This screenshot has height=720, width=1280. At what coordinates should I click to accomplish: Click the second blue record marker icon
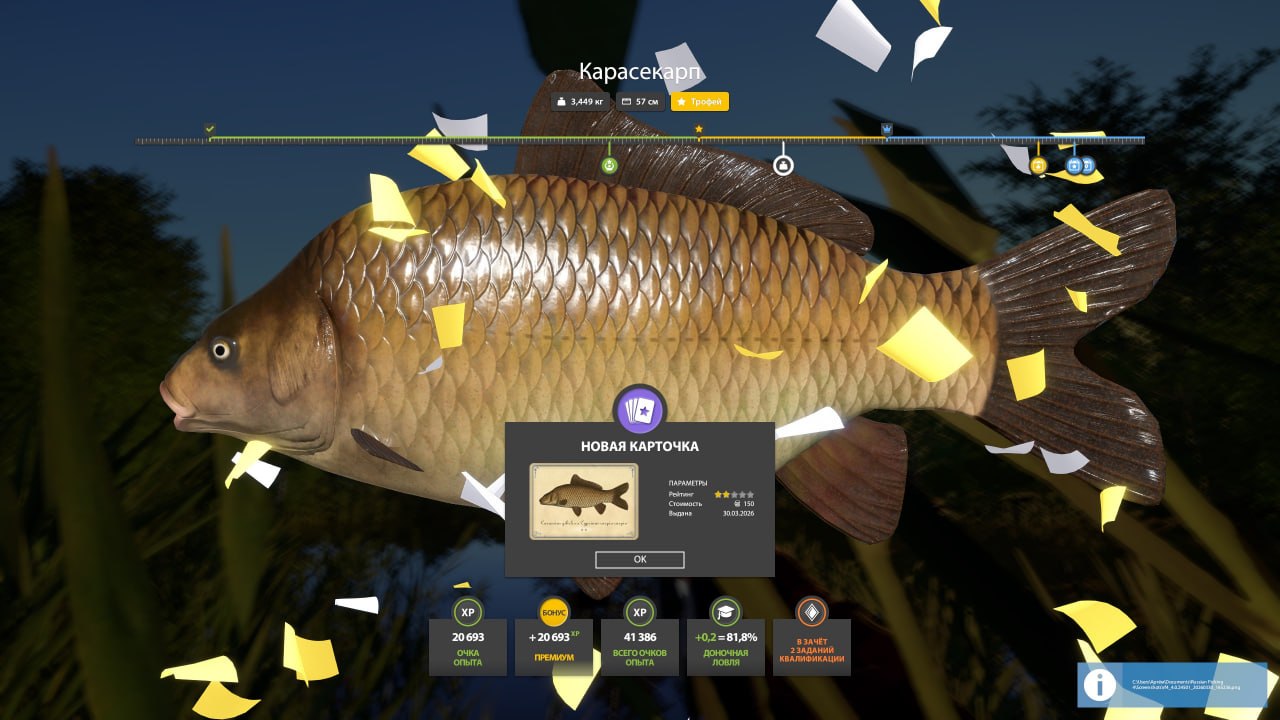[1087, 167]
